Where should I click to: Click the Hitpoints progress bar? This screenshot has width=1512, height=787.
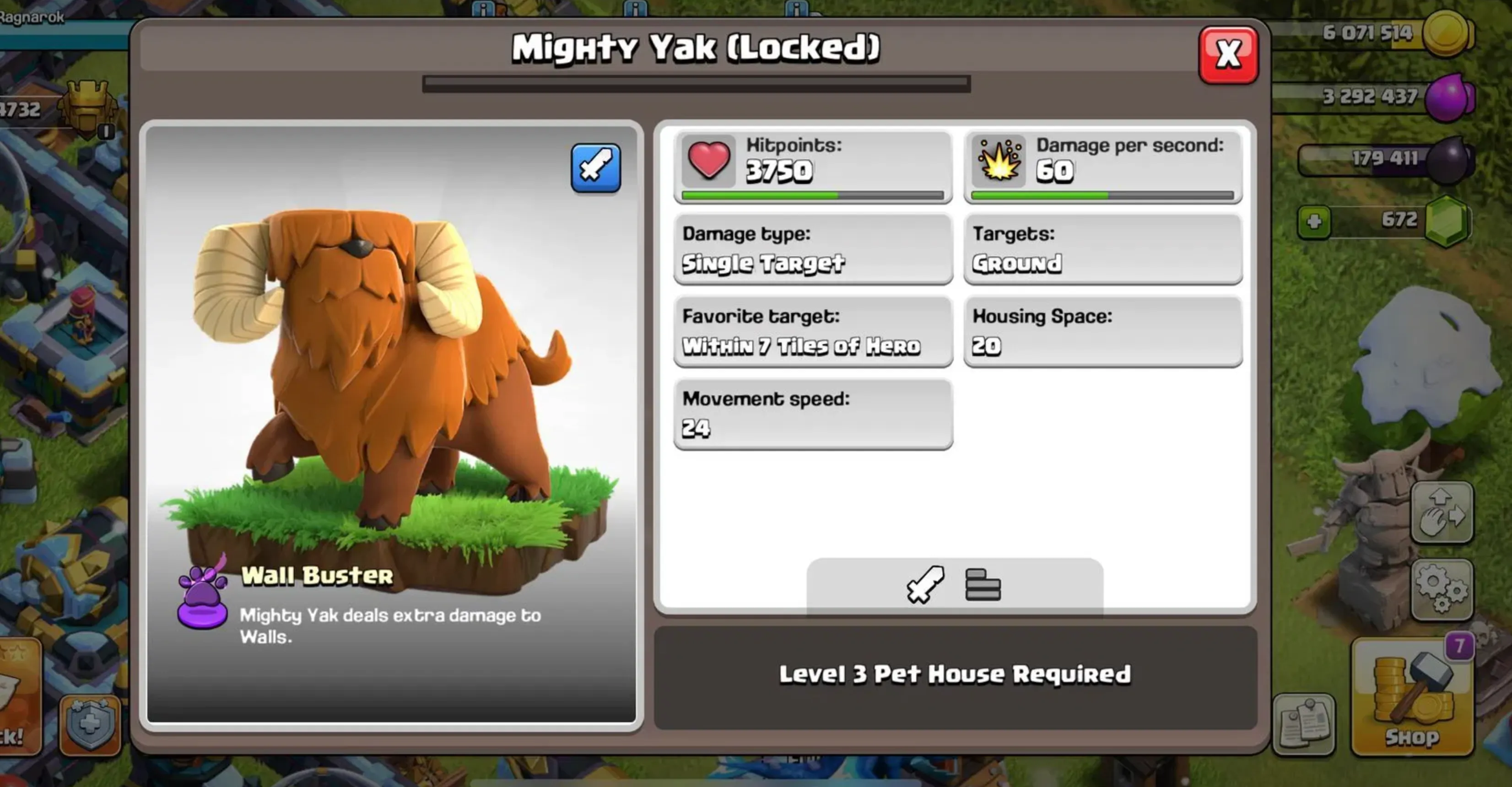[x=813, y=195]
